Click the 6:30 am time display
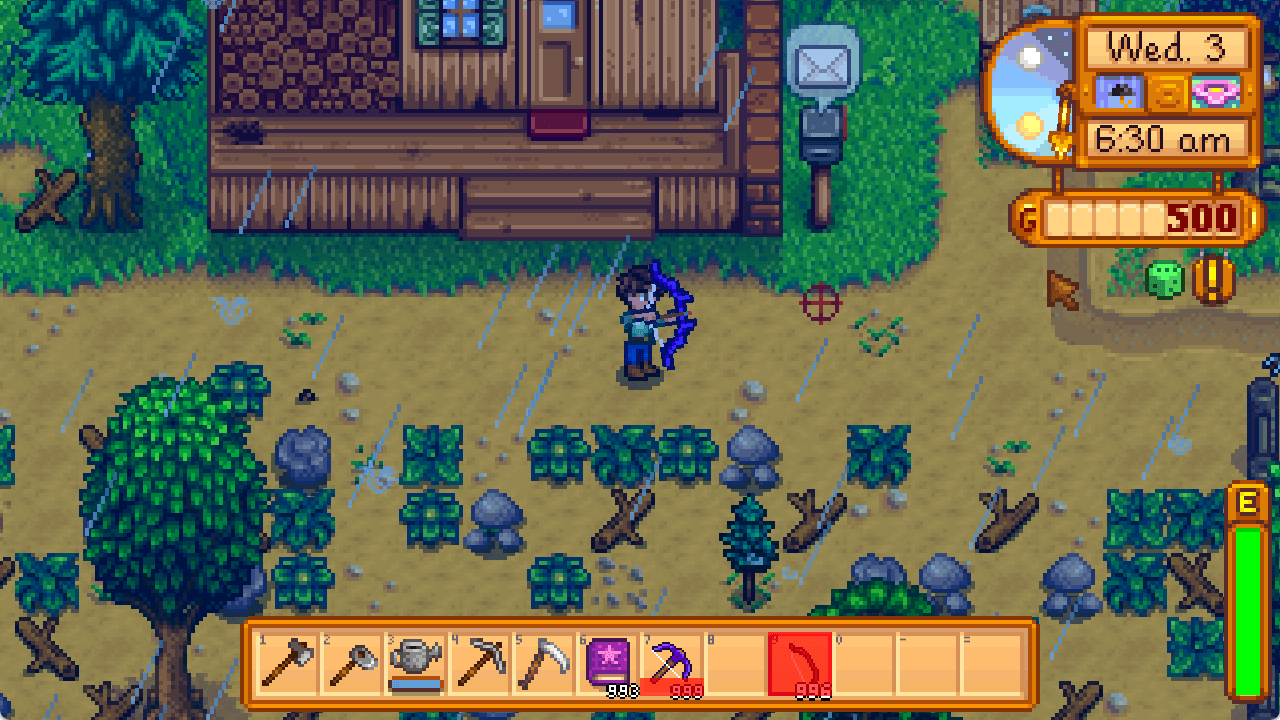This screenshot has width=1280, height=720. point(1164,139)
